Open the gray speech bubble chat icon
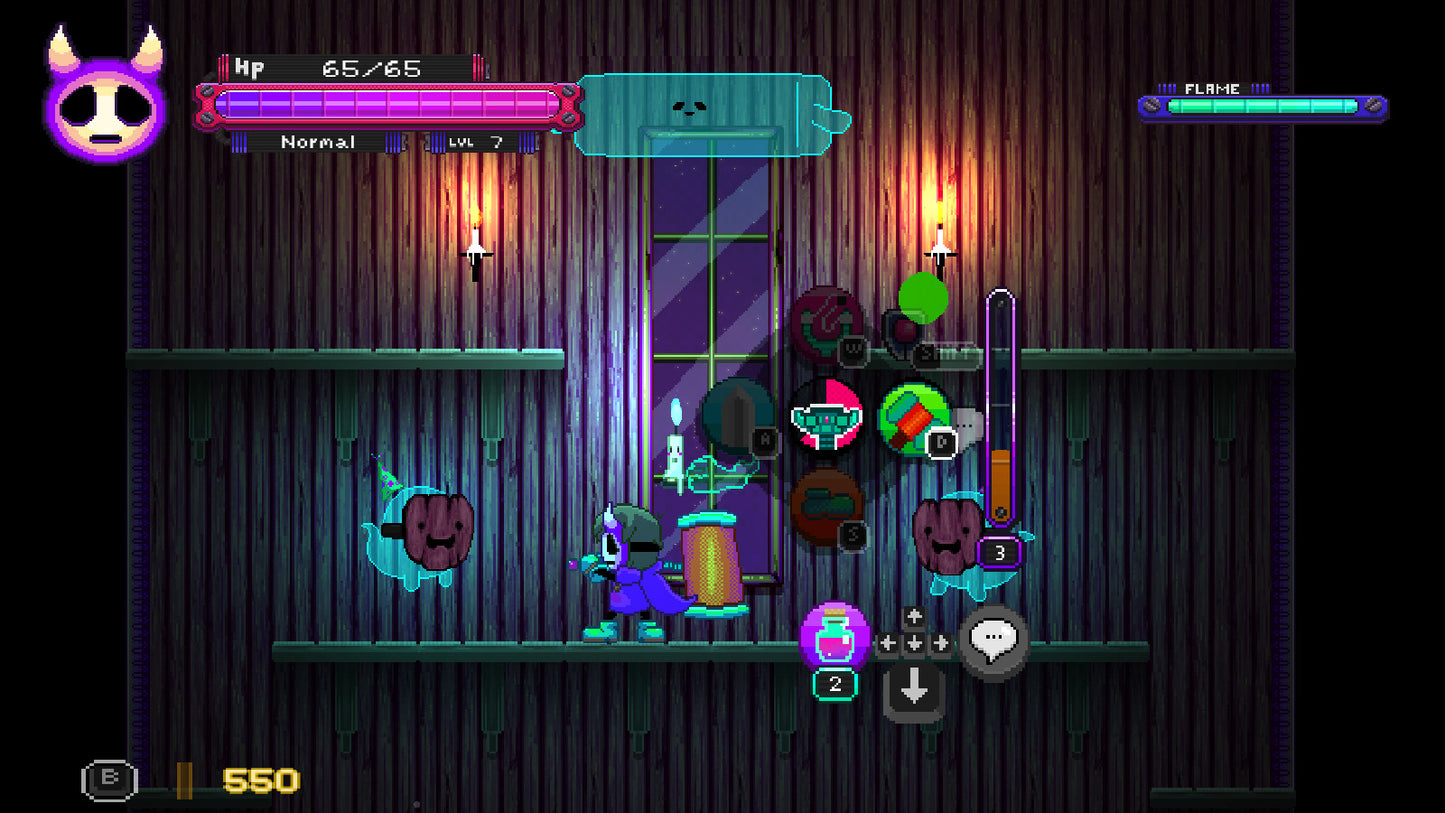Screen dimensions: 1445x813 tap(993, 640)
